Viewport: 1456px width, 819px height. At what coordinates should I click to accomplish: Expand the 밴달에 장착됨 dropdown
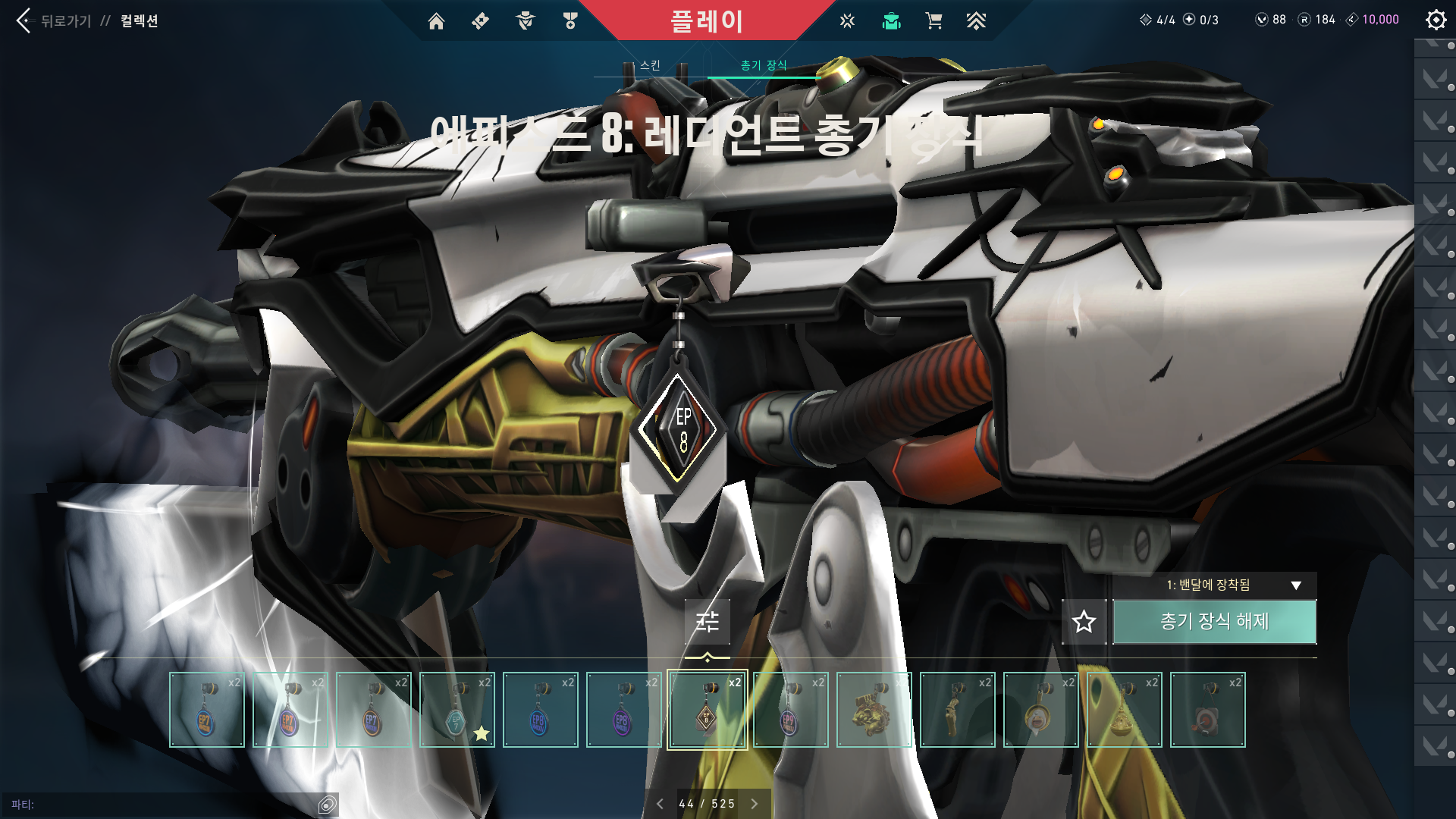tap(1296, 585)
